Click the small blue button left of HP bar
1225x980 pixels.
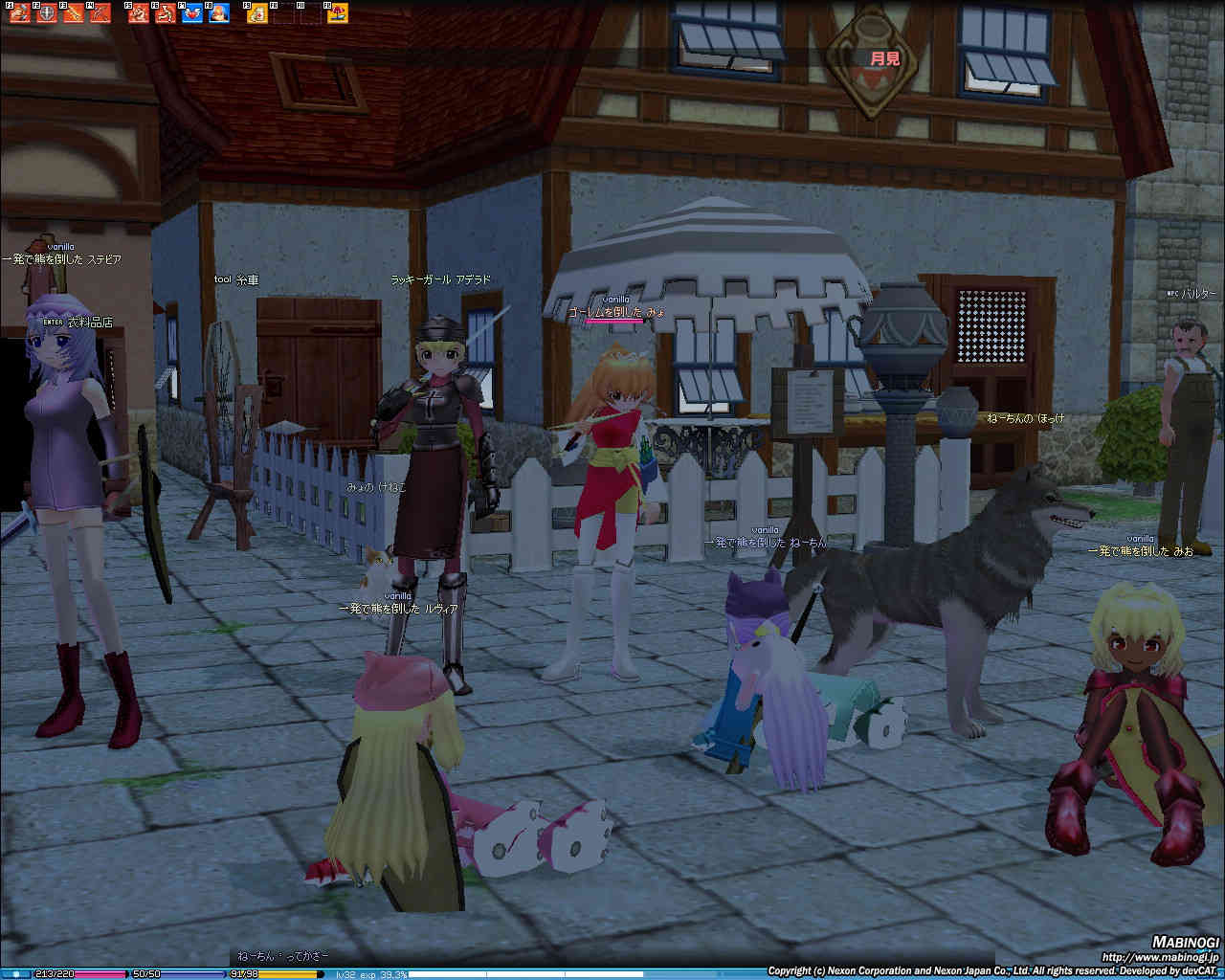(15, 974)
